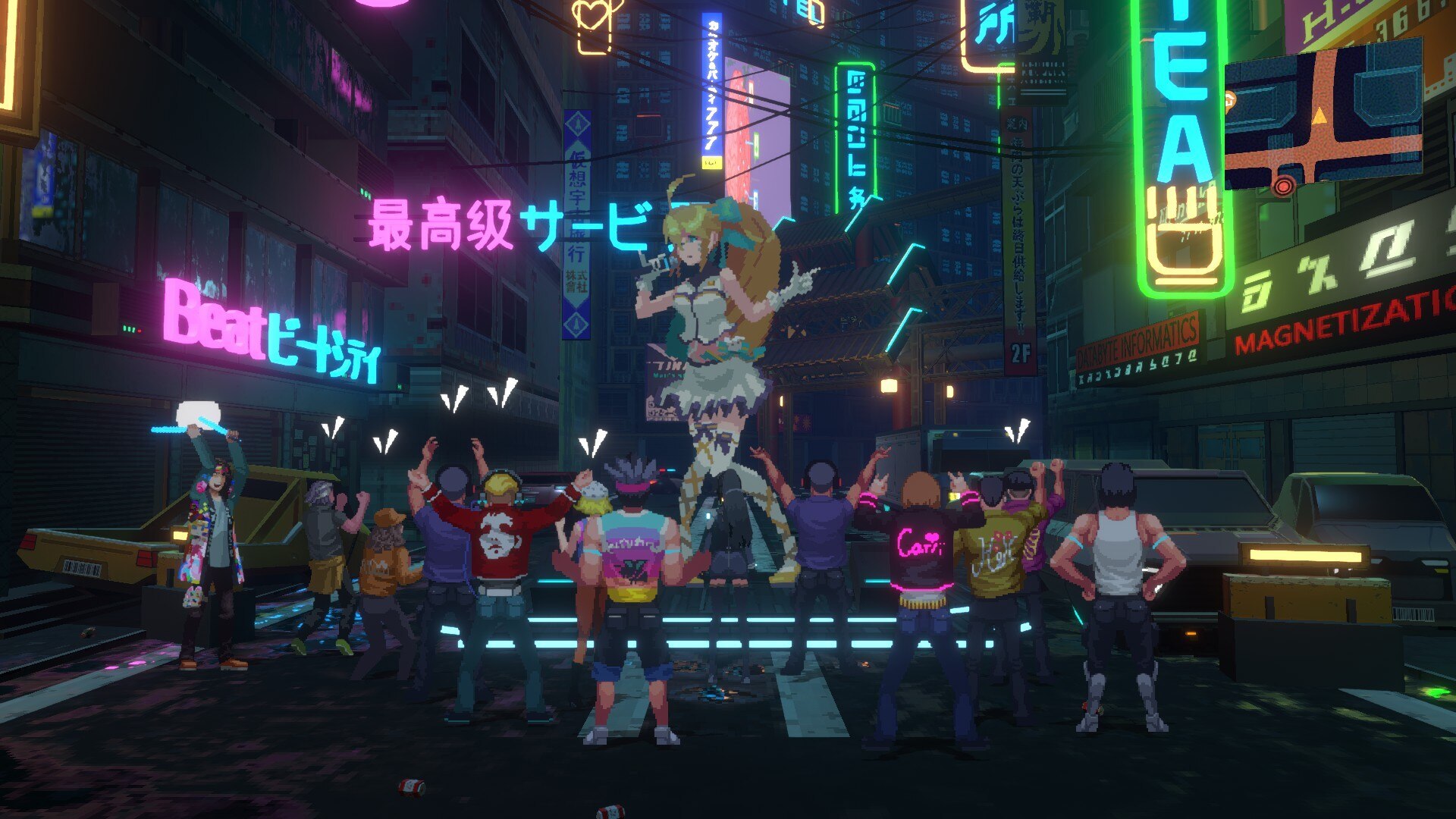Open the street minimap
1456x819 pixels.
click(x=1323, y=114)
